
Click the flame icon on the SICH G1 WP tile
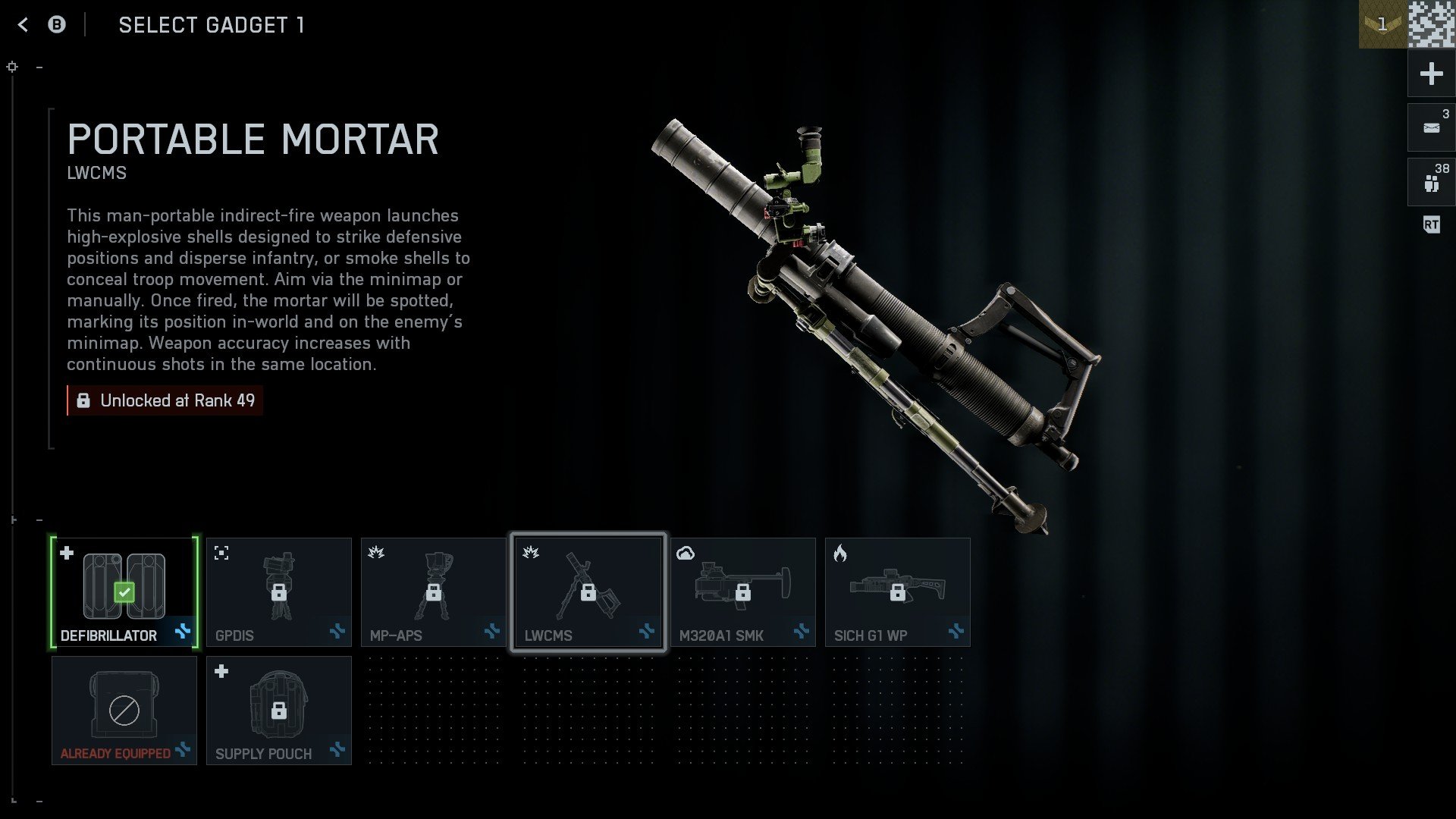click(x=840, y=553)
